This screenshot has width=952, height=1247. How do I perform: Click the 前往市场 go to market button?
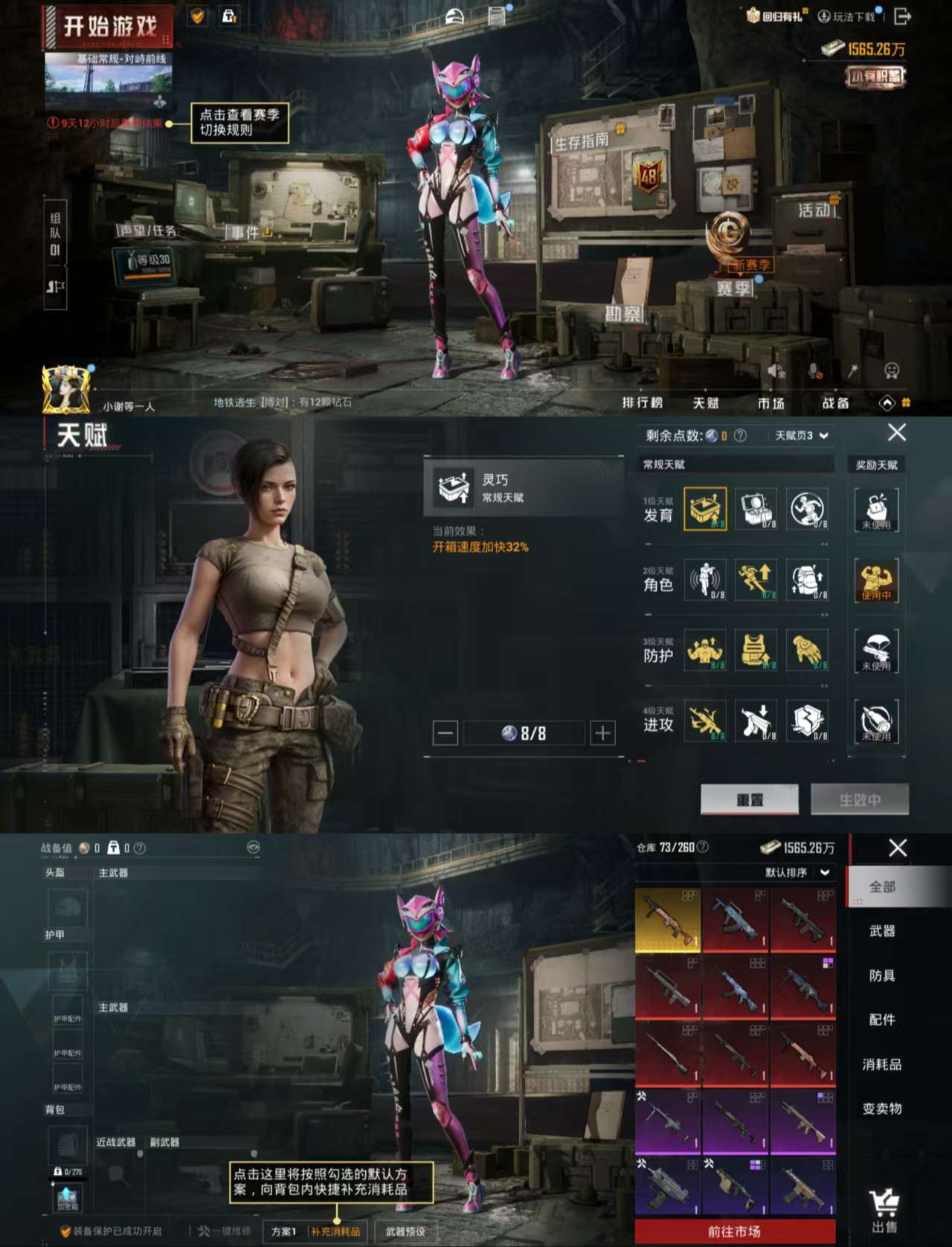click(734, 1231)
